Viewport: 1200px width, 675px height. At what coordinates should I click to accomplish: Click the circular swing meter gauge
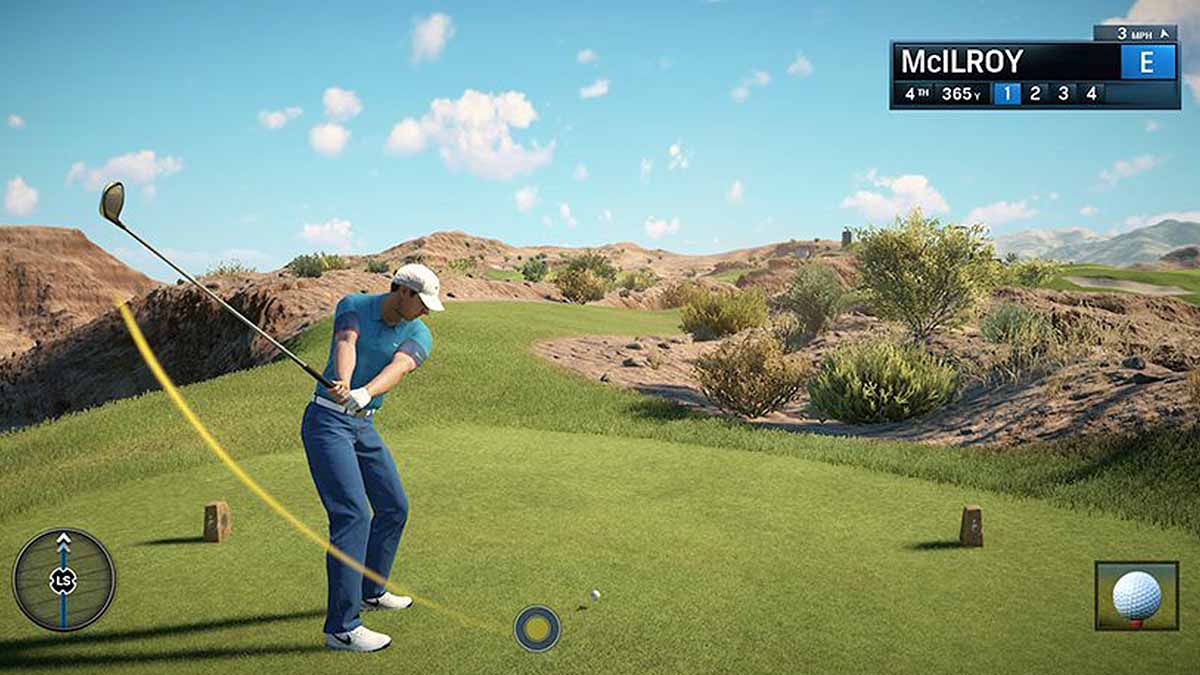pos(64,580)
